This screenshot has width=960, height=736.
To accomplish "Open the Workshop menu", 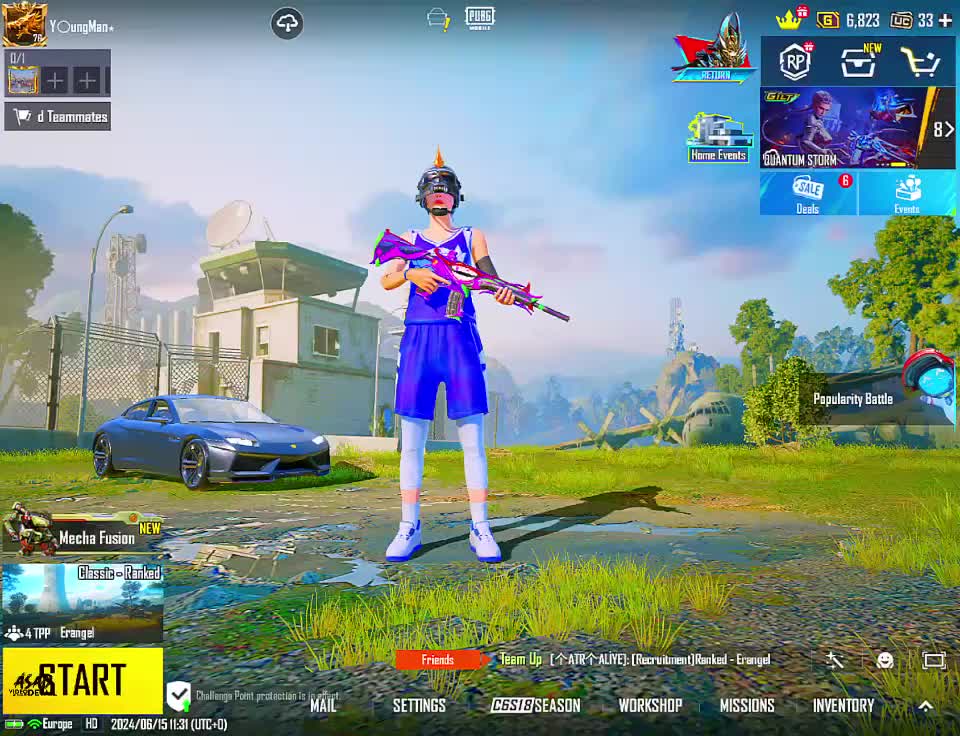I will point(650,705).
